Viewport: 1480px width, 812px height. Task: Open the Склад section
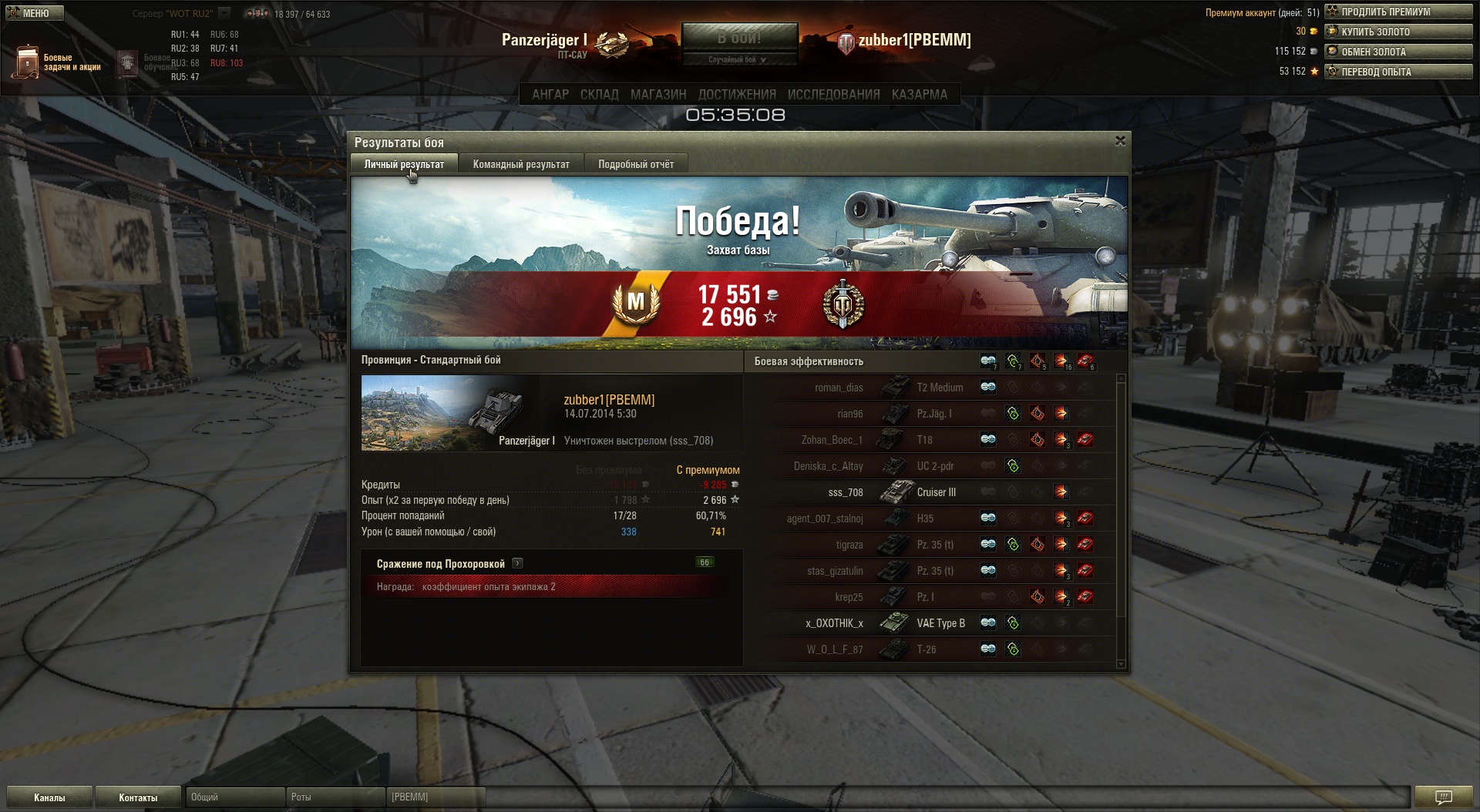click(x=599, y=94)
